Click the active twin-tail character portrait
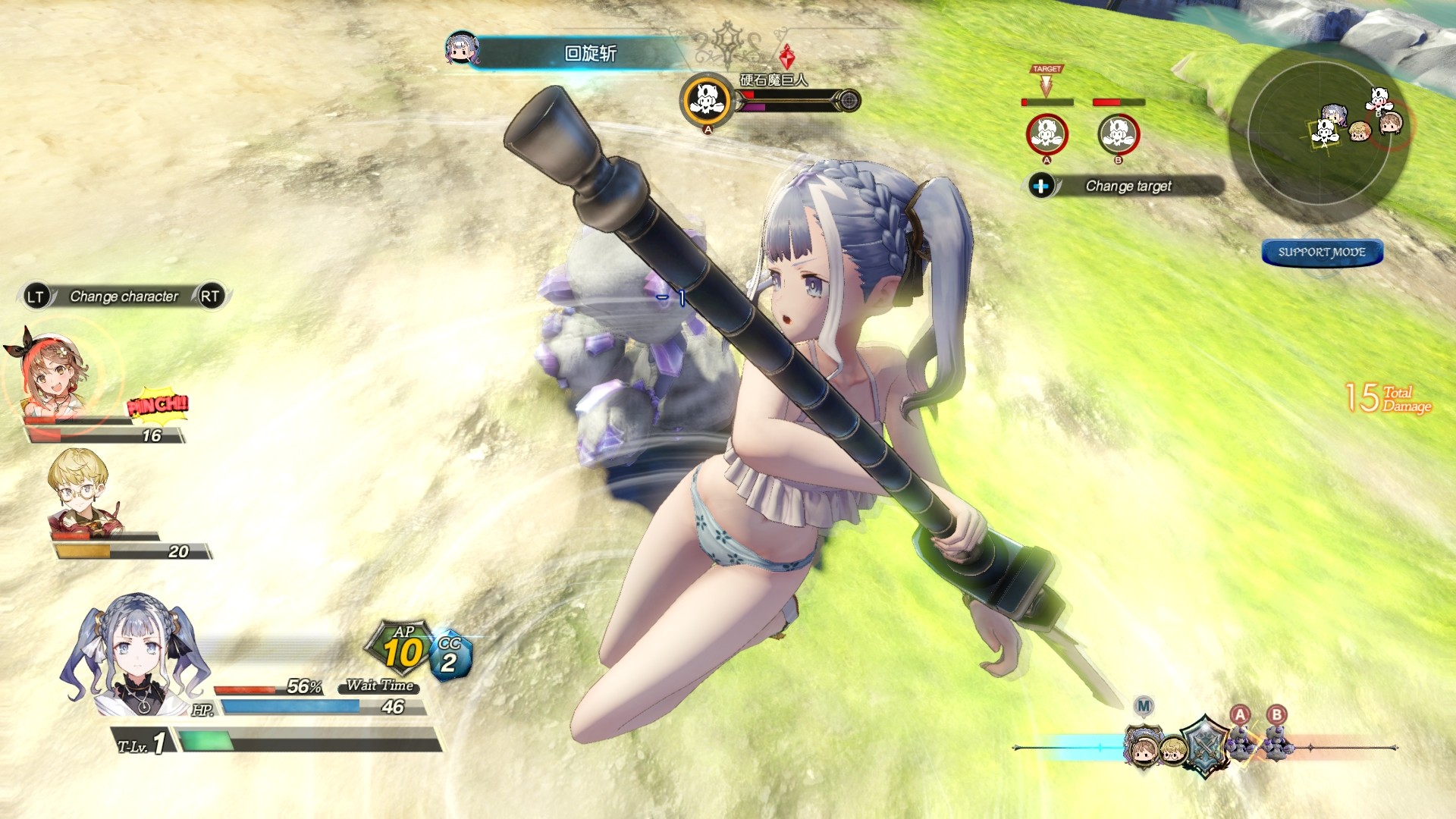Screen dimensions: 1456x819 pos(135,654)
